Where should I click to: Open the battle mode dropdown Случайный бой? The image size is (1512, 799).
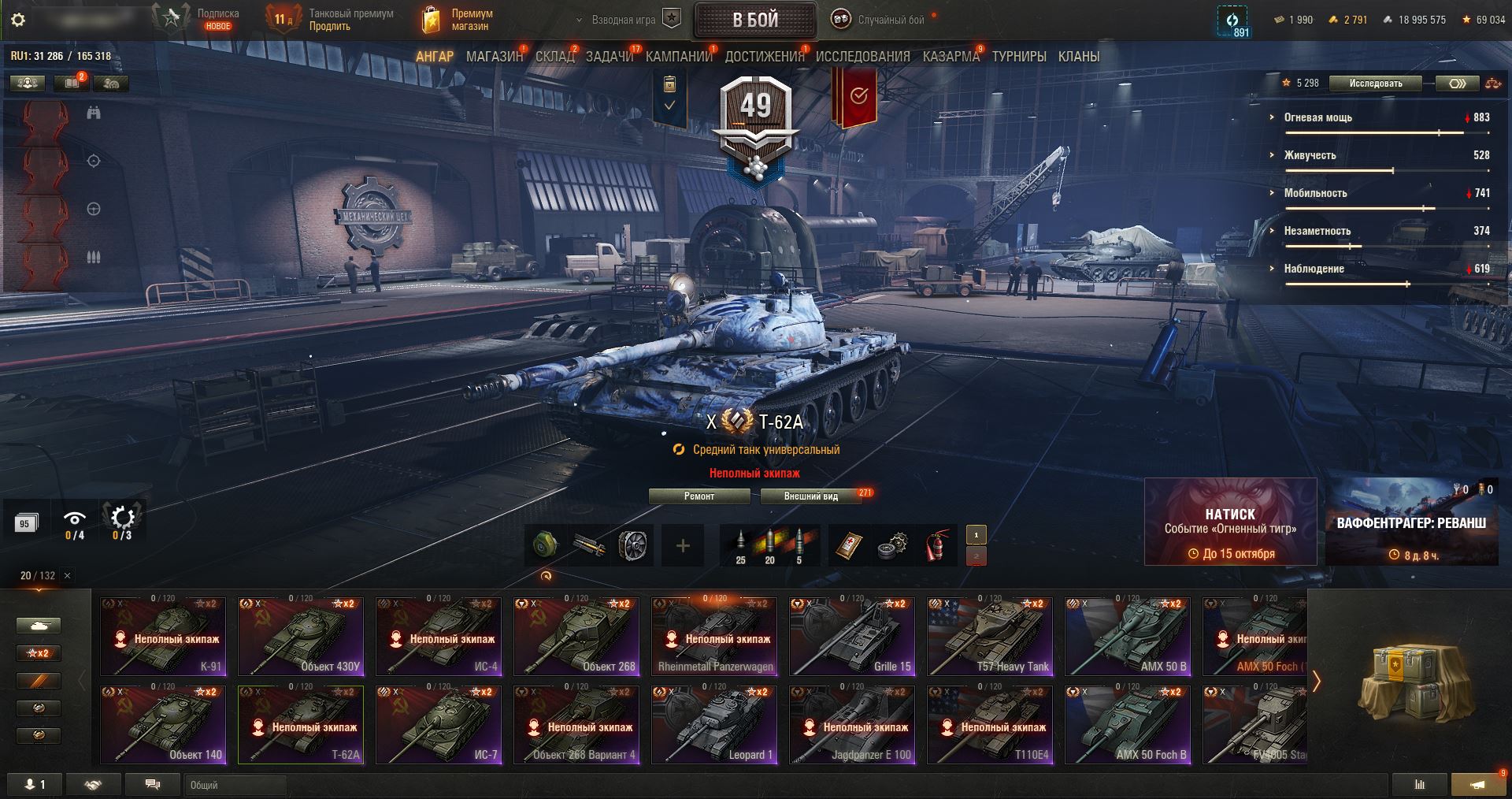[882, 20]
